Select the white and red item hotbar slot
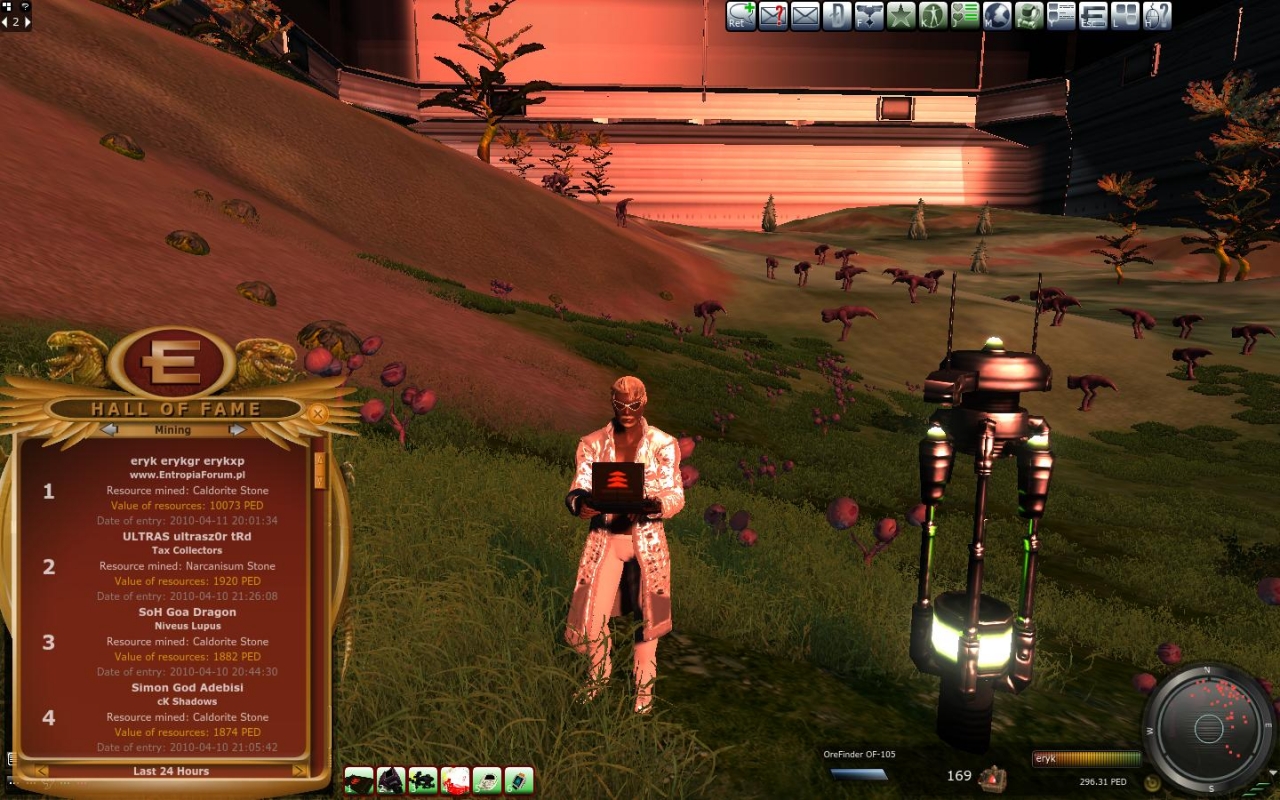 pos(455,781)
